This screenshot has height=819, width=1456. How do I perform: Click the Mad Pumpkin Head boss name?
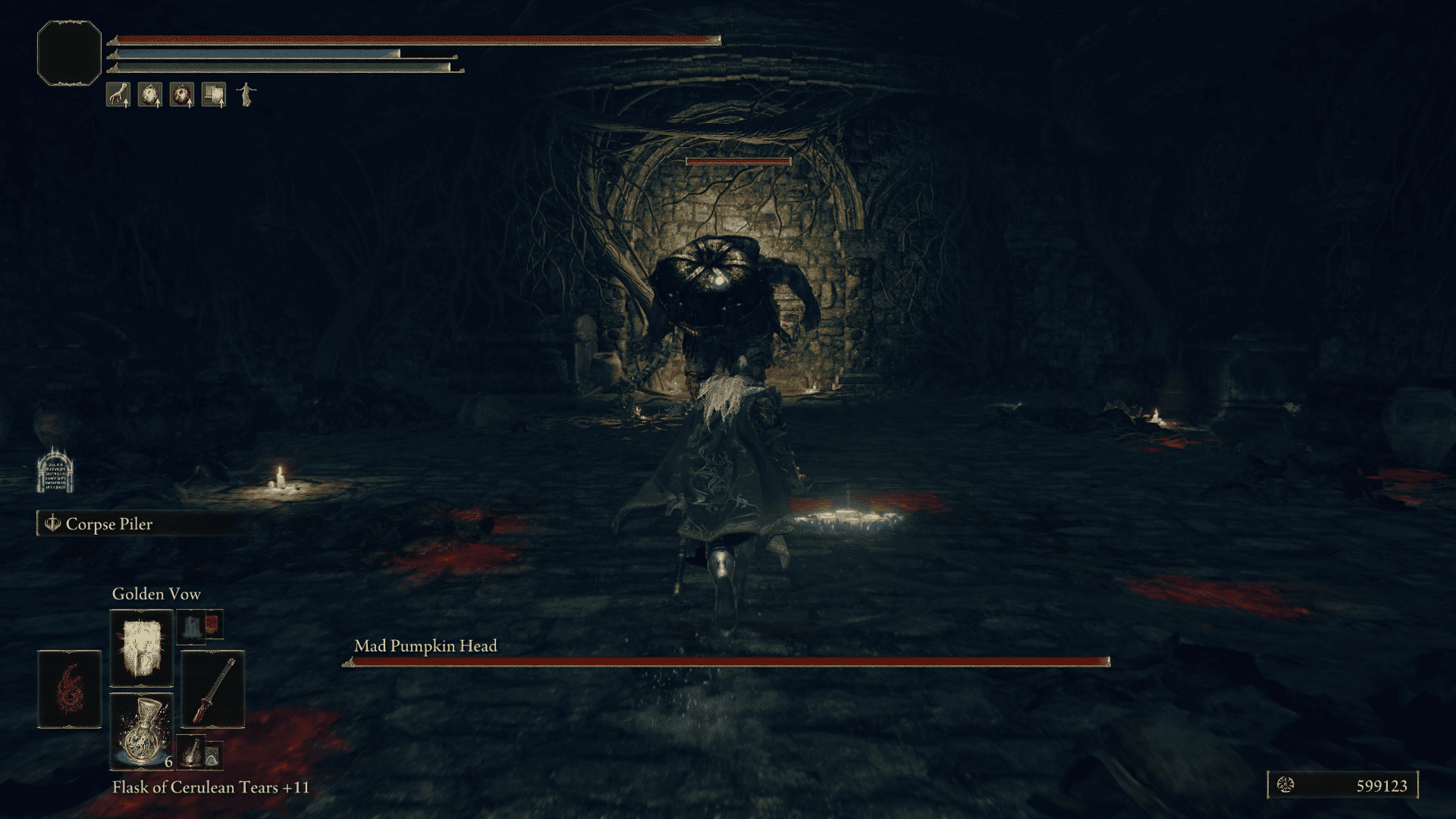(x=425, y=646)
